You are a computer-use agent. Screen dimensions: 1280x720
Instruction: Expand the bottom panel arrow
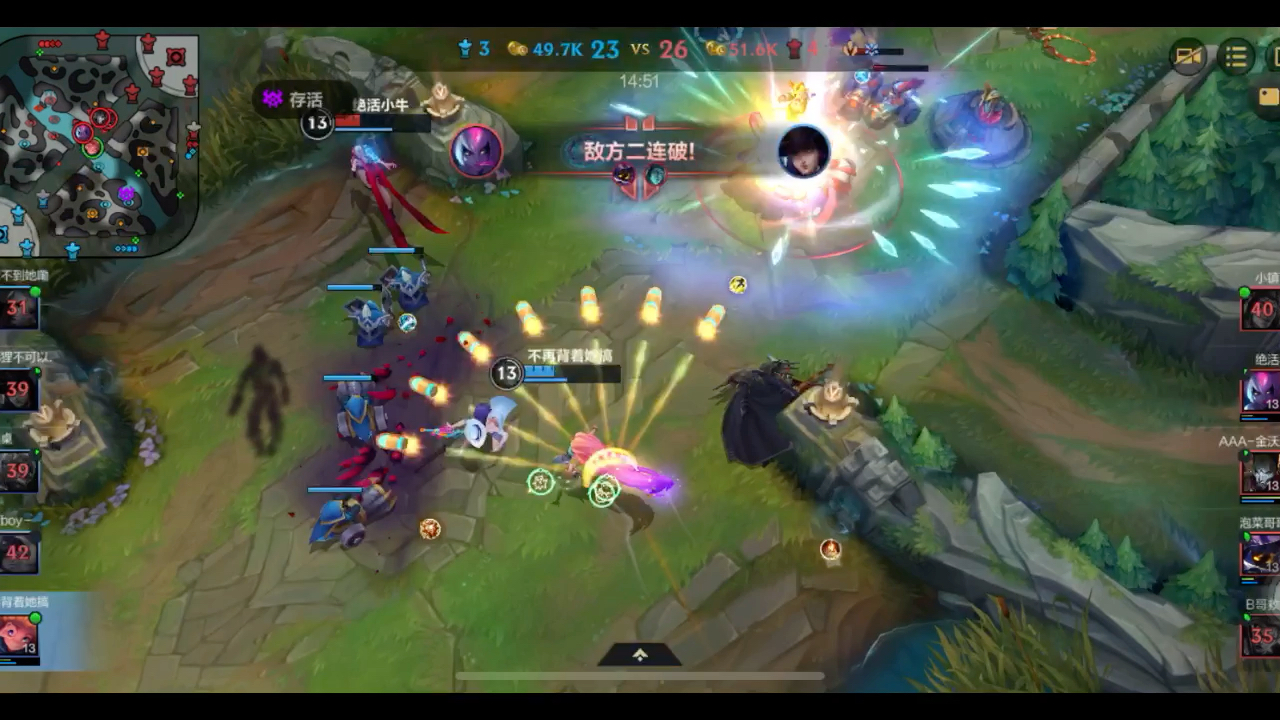pos(640,655)
